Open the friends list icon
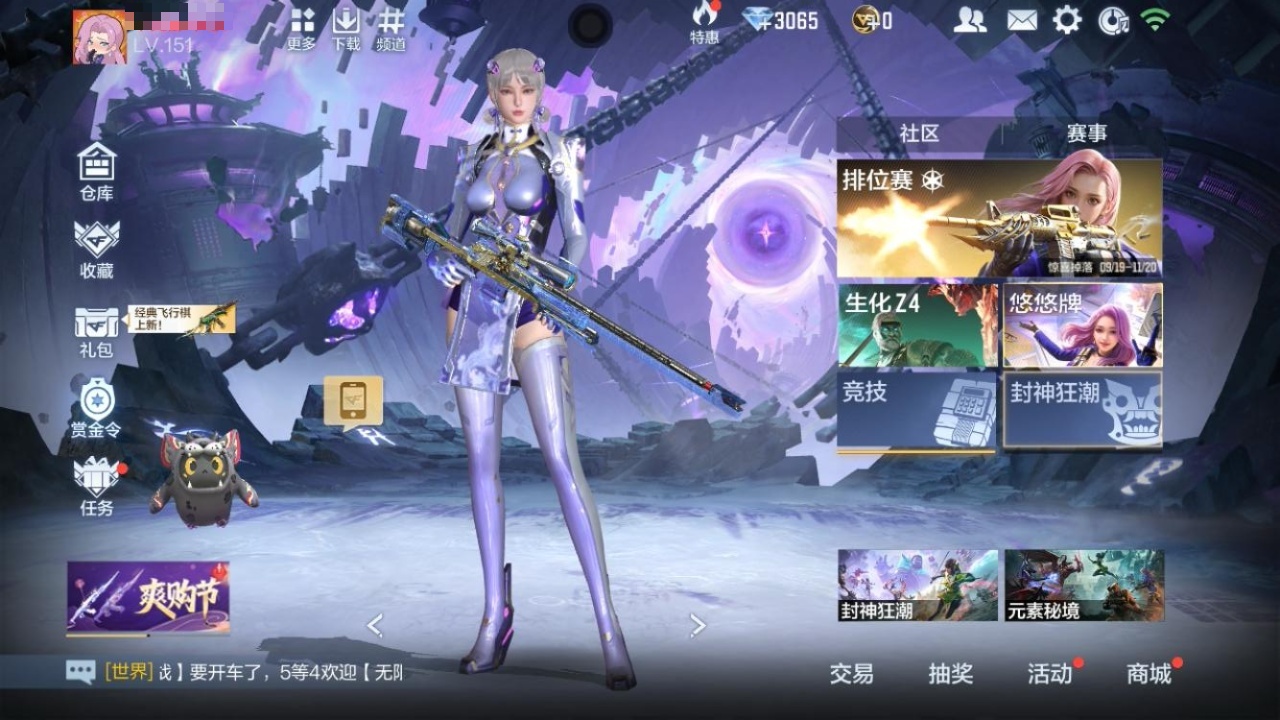The width and height of the screenshot is (1280, 720). [969, 20]
